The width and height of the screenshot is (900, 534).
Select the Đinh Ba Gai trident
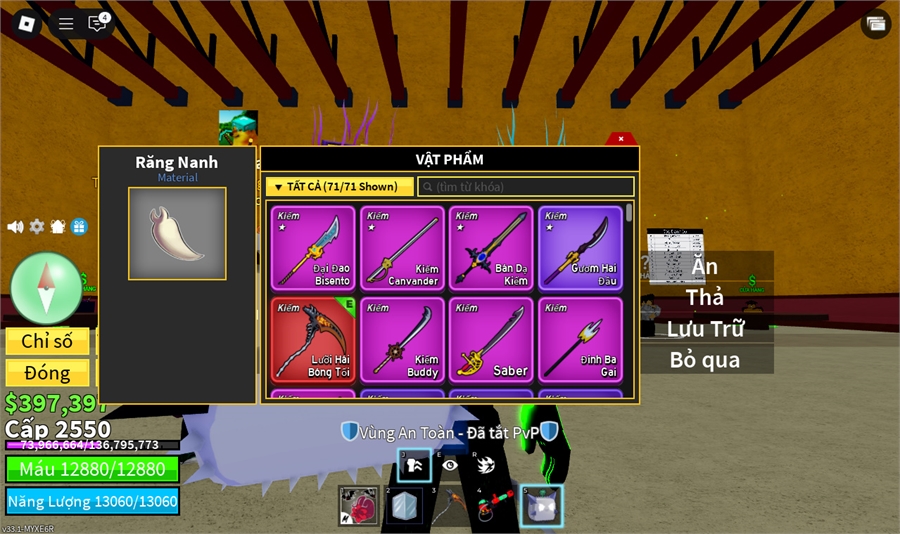580,339
